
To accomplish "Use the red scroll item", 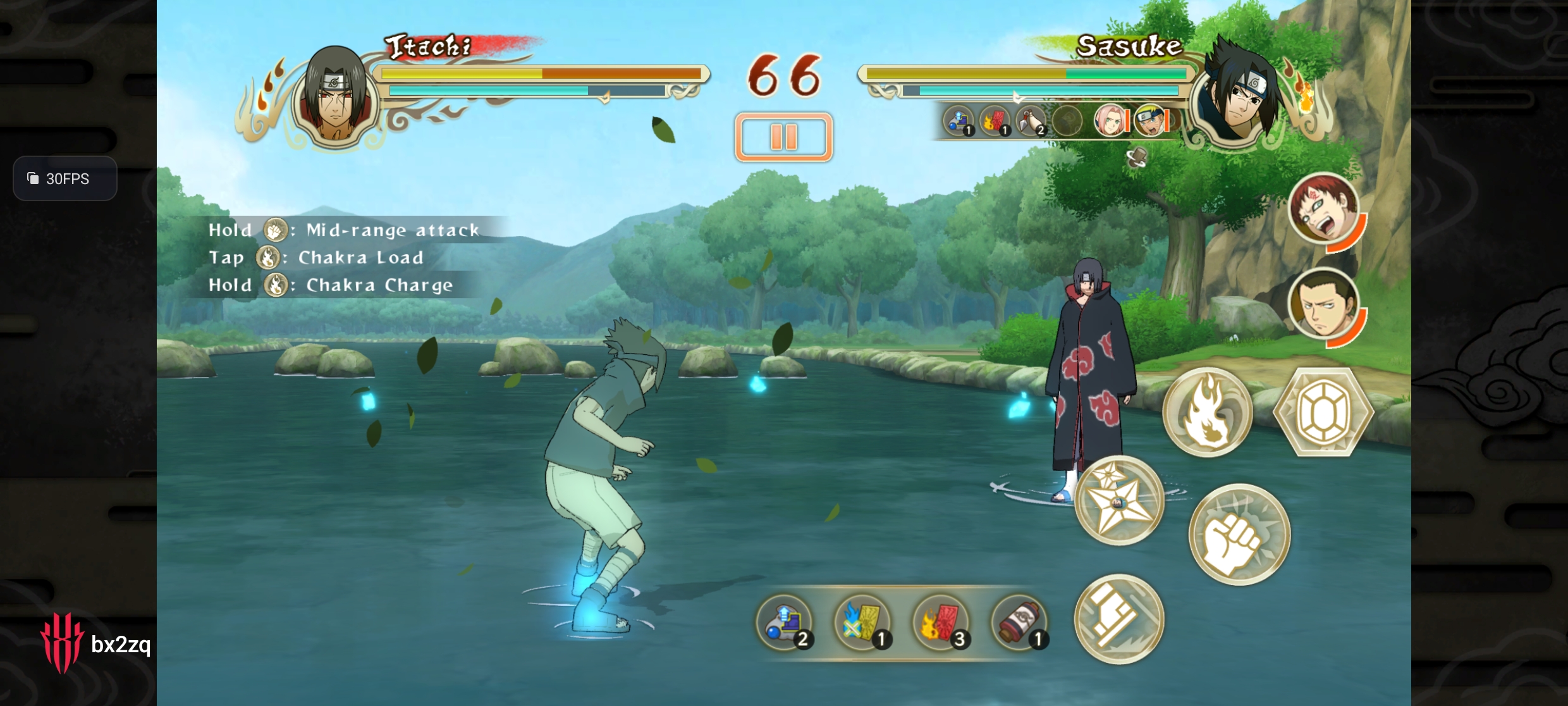I will (1019, 622).
